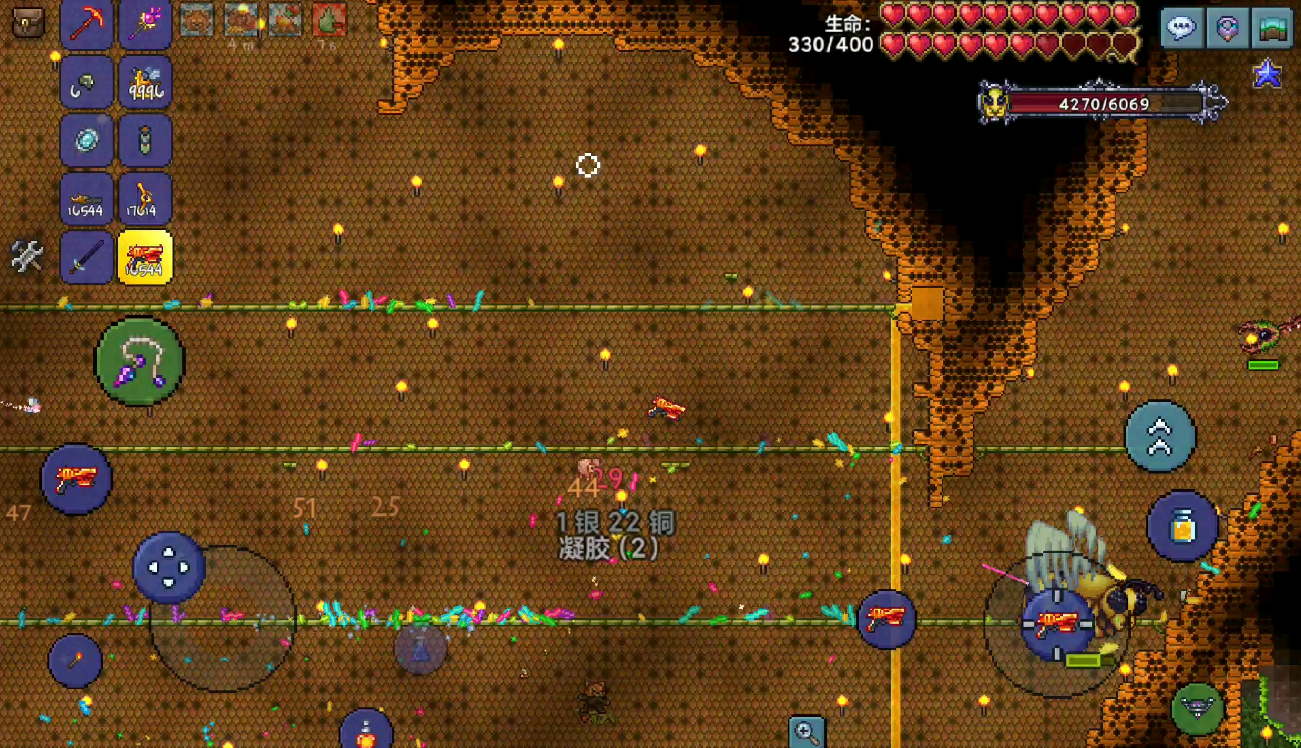
Task: Select the green potion bottle slot
Action: pyautogui.click(x=146, y=140)
